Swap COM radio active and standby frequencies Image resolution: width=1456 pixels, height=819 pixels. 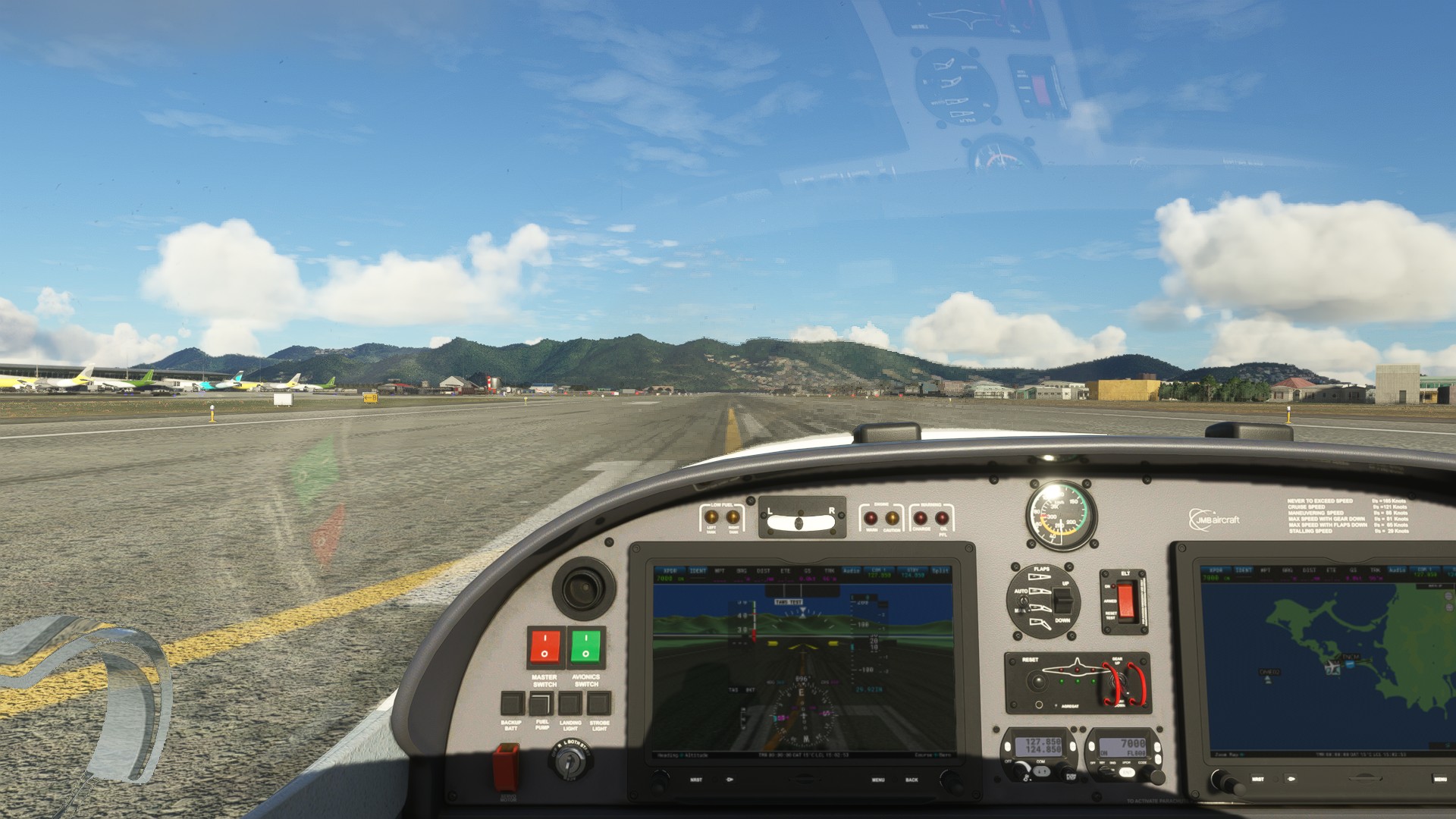point(1042,771)
